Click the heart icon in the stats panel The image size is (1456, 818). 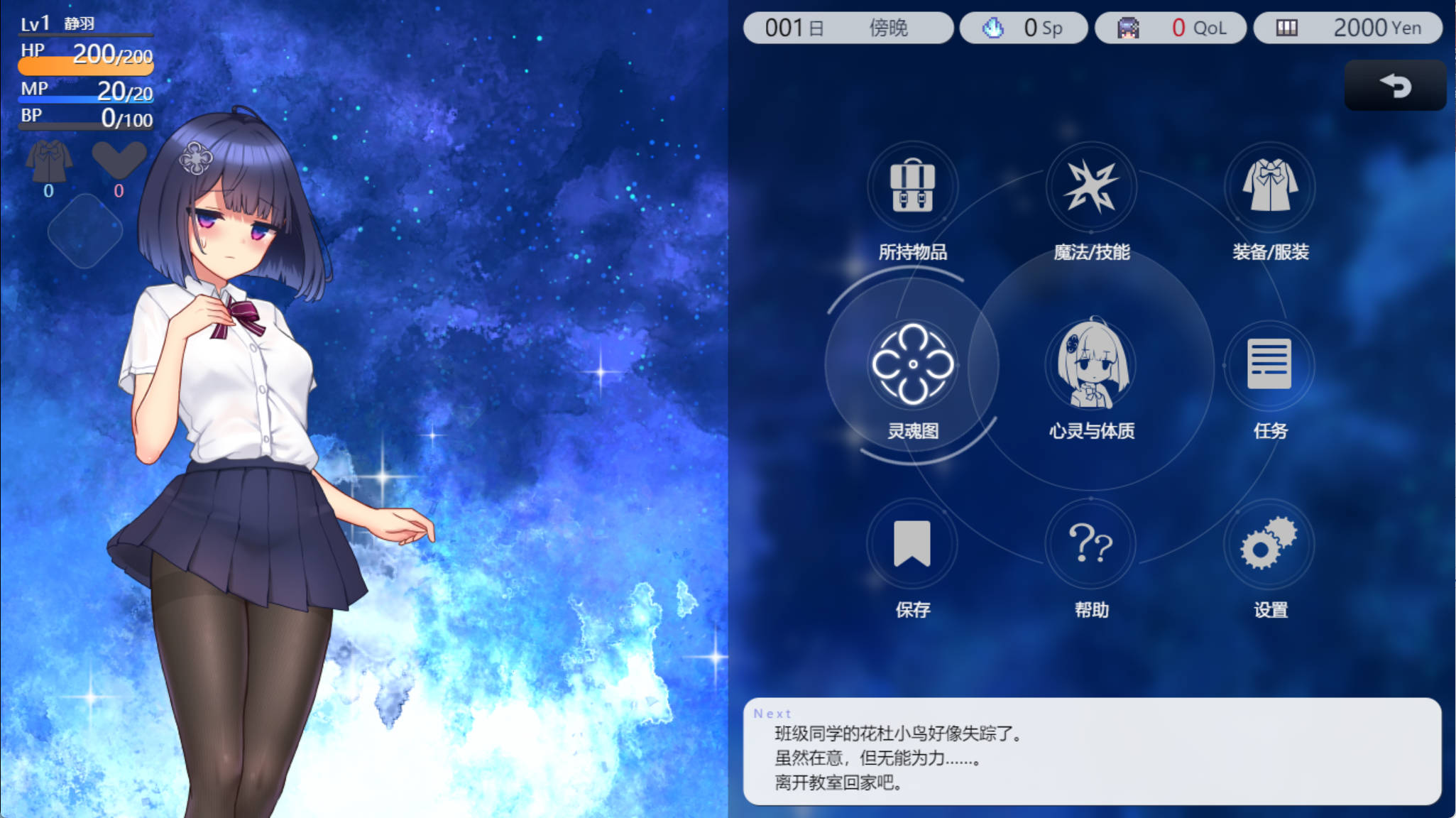[121, 160]
